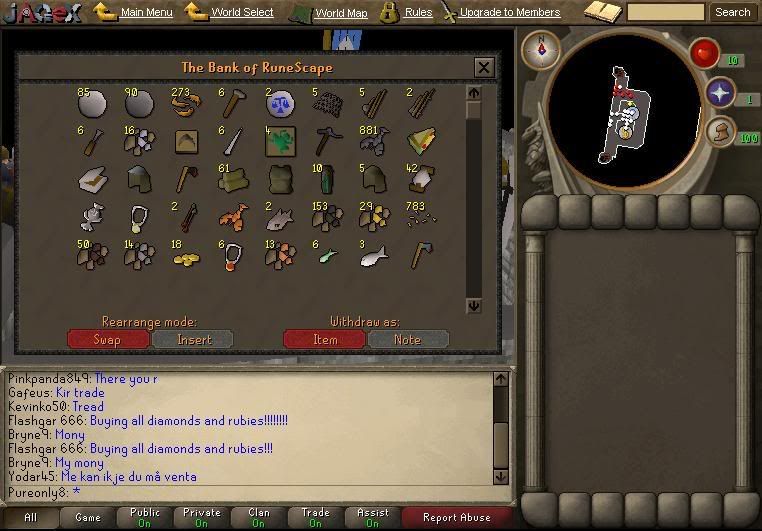The height and width of the screenshot is (531, 762).
Task: Open the Report Abuse form
Action: 456,517
